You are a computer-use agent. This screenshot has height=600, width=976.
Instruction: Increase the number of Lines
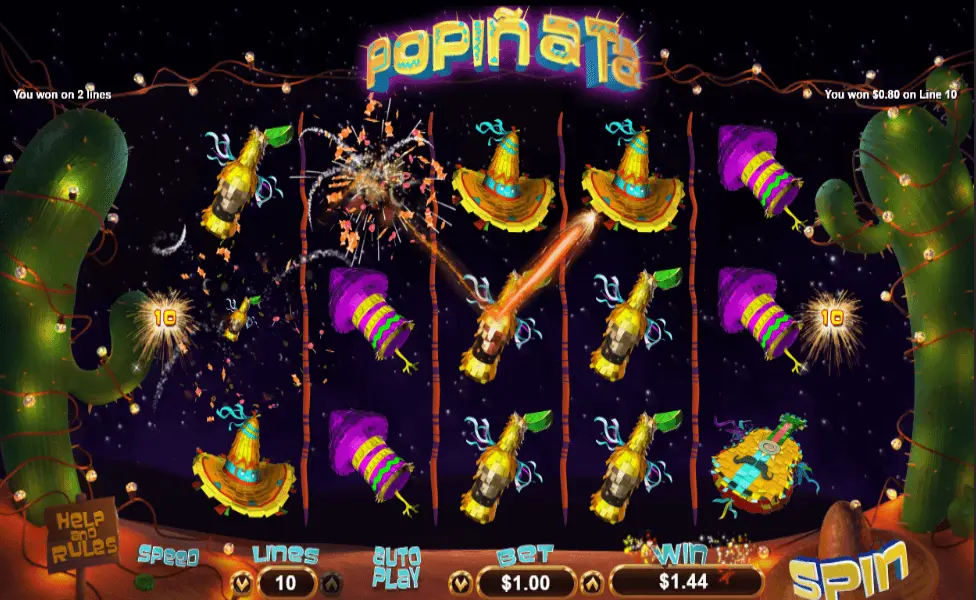(331, 581)
